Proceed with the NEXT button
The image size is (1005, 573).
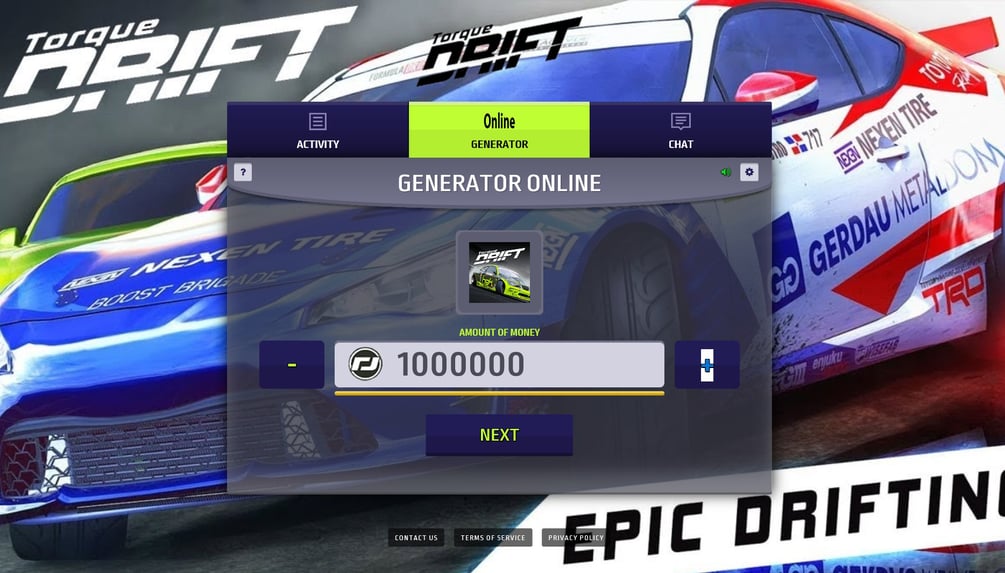pos(499,435)
